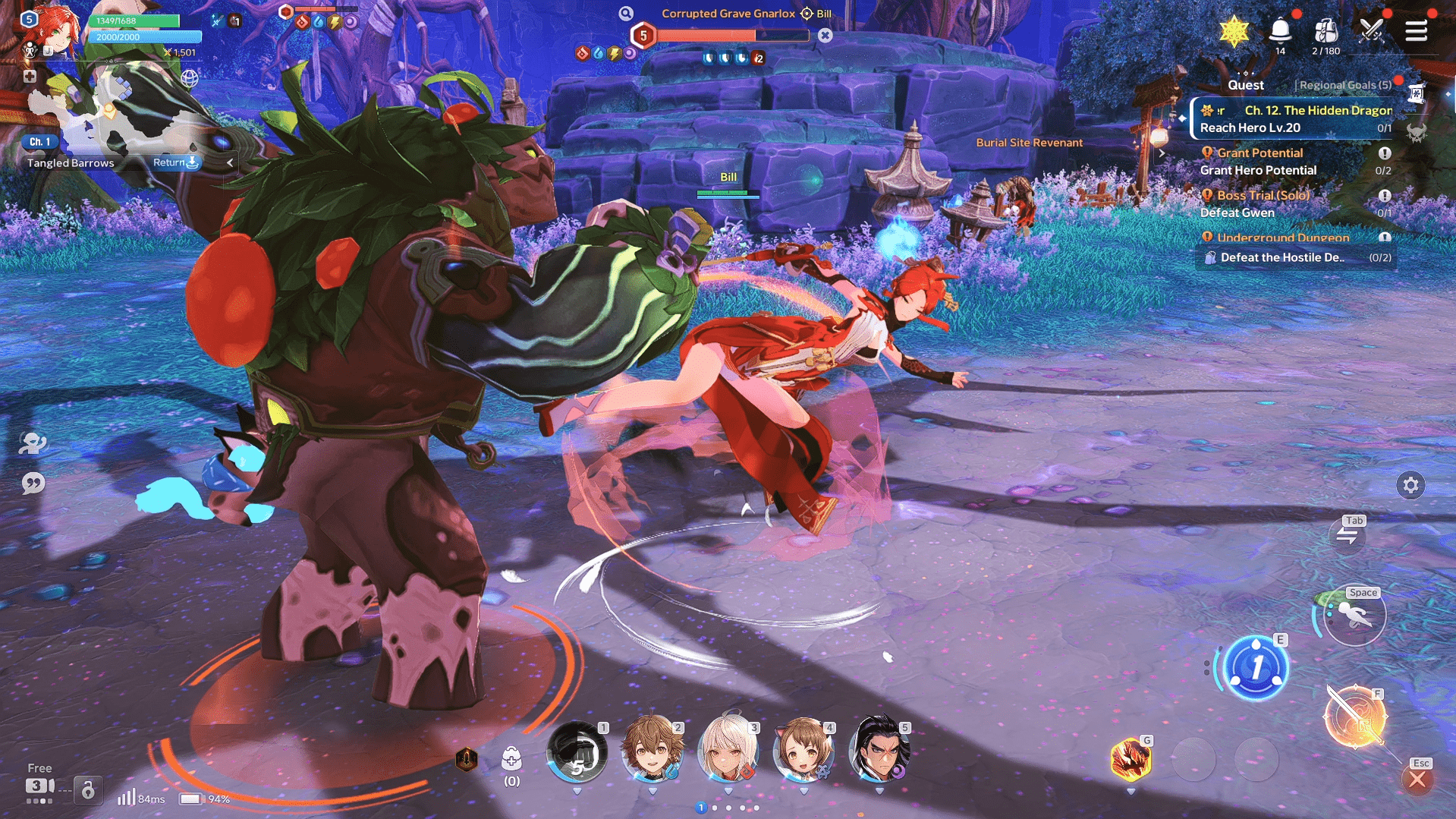
Task: Open the notifications bell
Action: tap(1280, 31)
